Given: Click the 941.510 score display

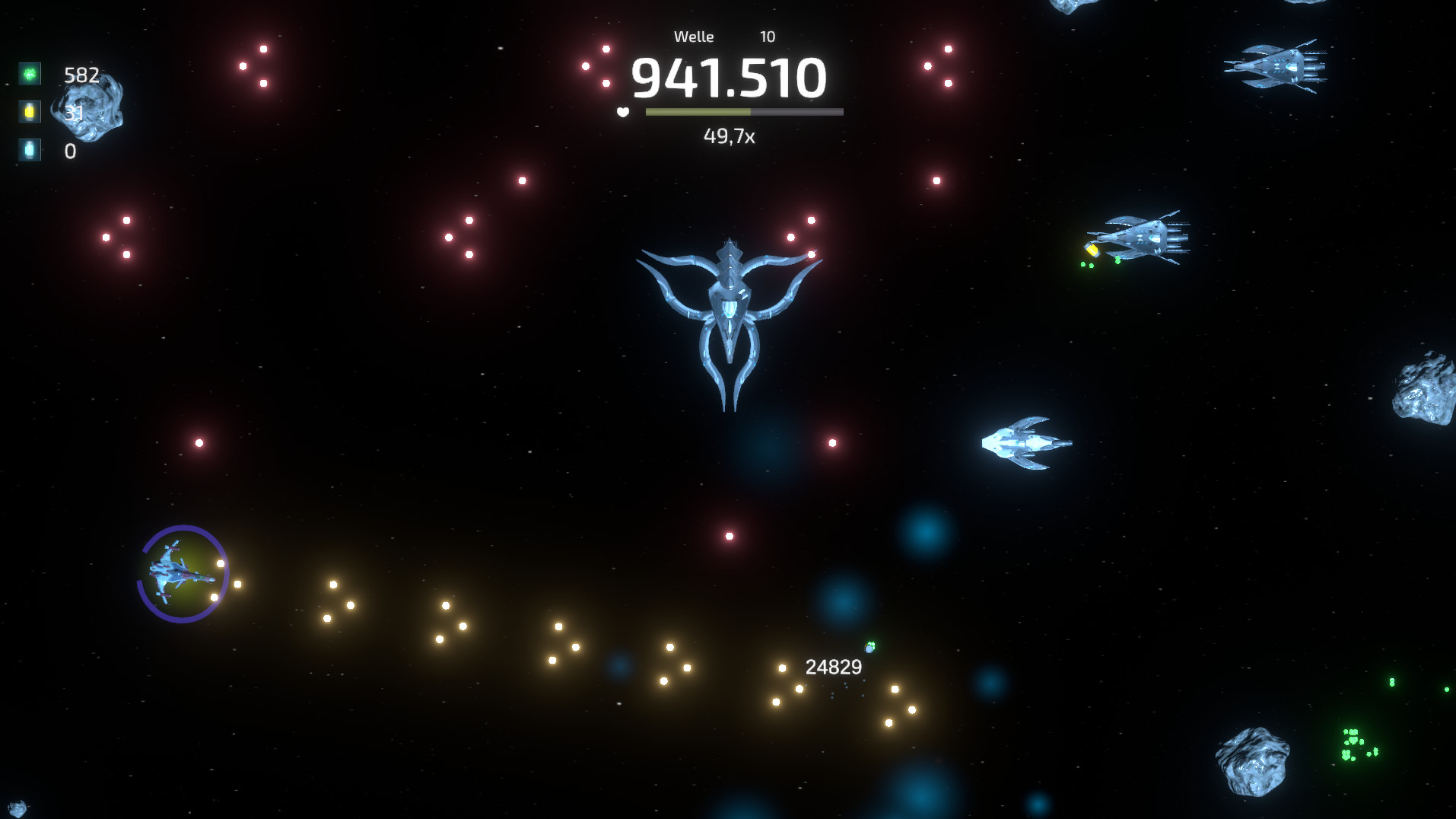Looking at the screenshot, I should (x=729, y=77).
